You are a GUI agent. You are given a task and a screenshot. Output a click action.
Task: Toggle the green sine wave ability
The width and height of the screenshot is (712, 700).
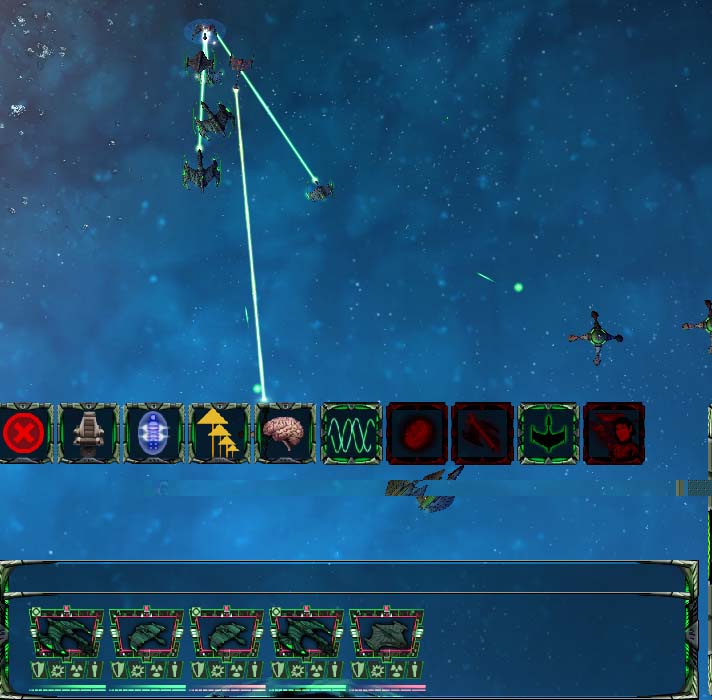(351, 434)
